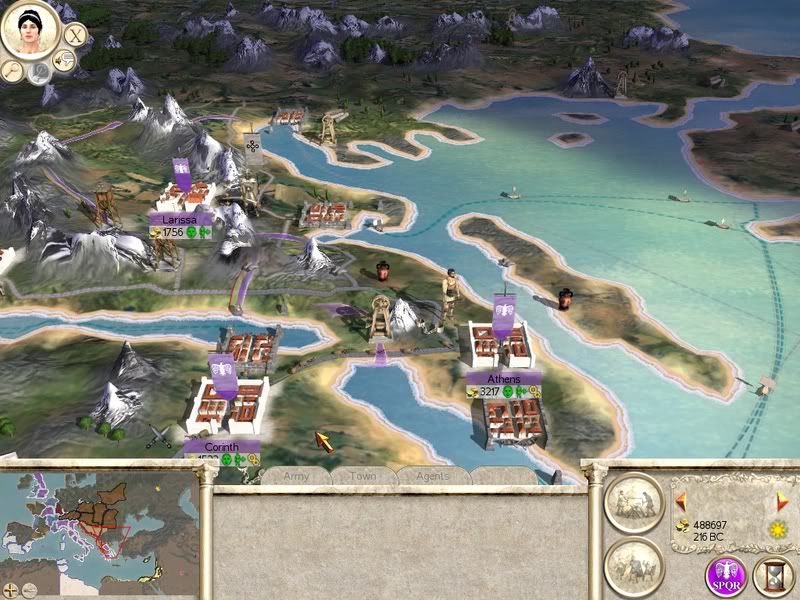Click the right-pointing selection arrow
This screenshot has width=800, height=600.
pos(783,499)
